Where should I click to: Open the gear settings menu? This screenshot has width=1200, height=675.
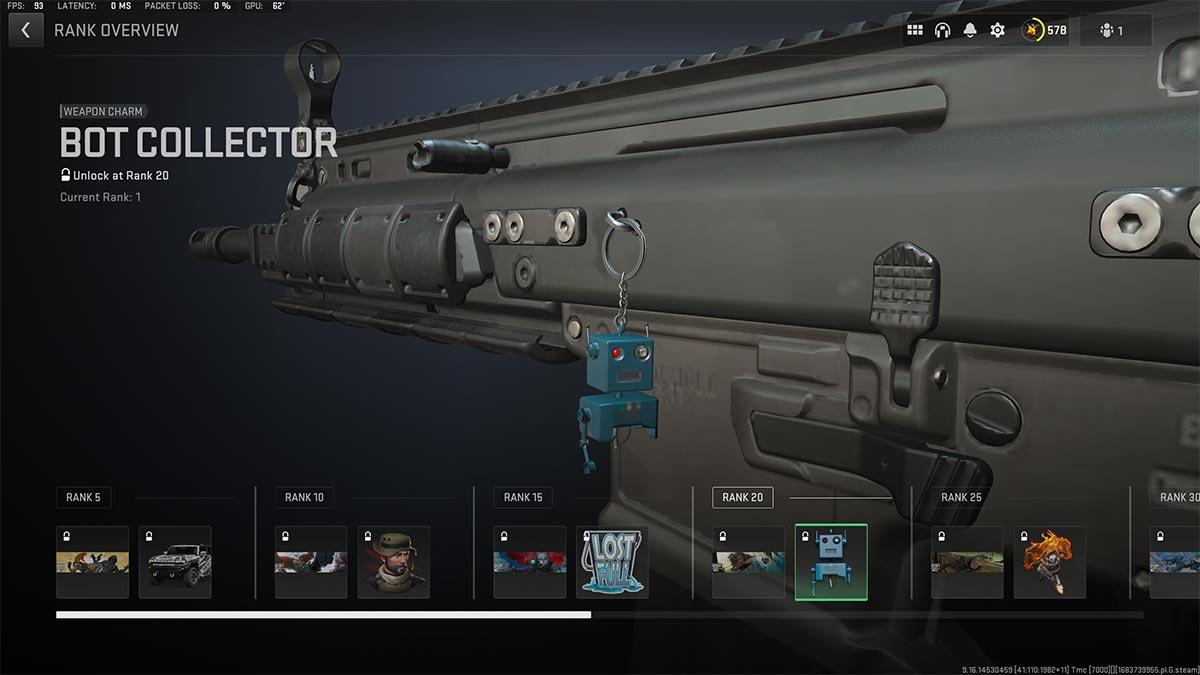[x=997, y=30]
